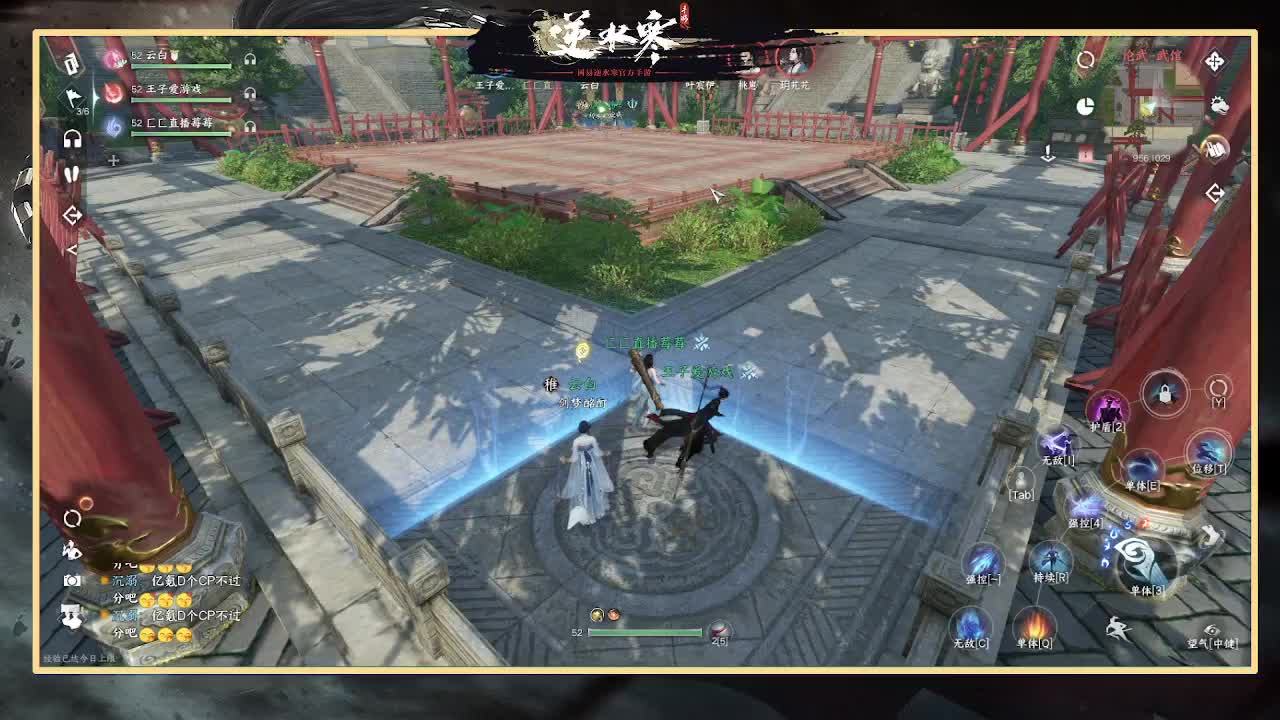Click the clock icon beside the minimap

point(1086,107)
